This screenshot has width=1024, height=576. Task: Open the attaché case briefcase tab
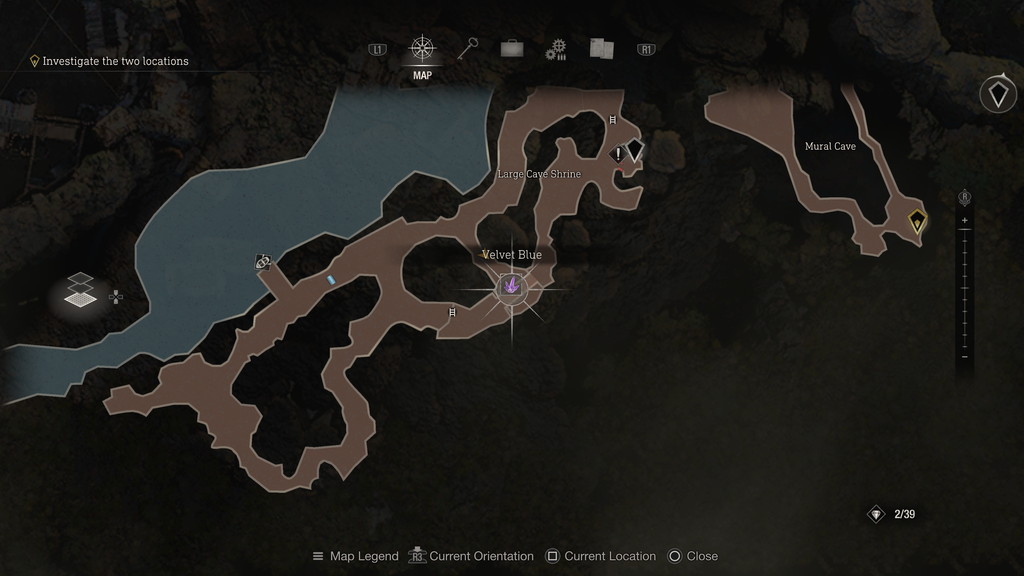(x=512, y=48)
